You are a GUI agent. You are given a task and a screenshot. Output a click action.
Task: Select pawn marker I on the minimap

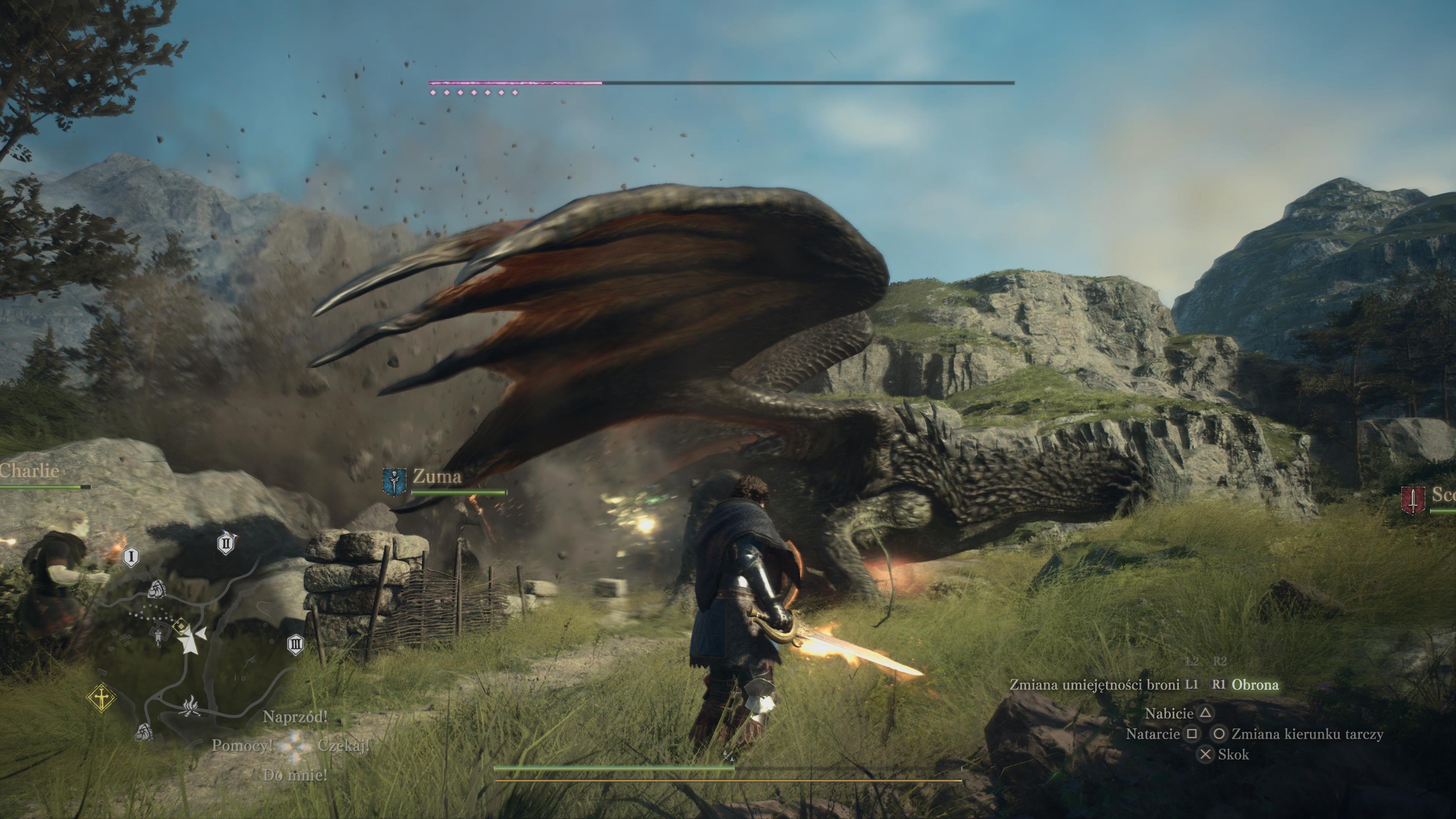131,557
